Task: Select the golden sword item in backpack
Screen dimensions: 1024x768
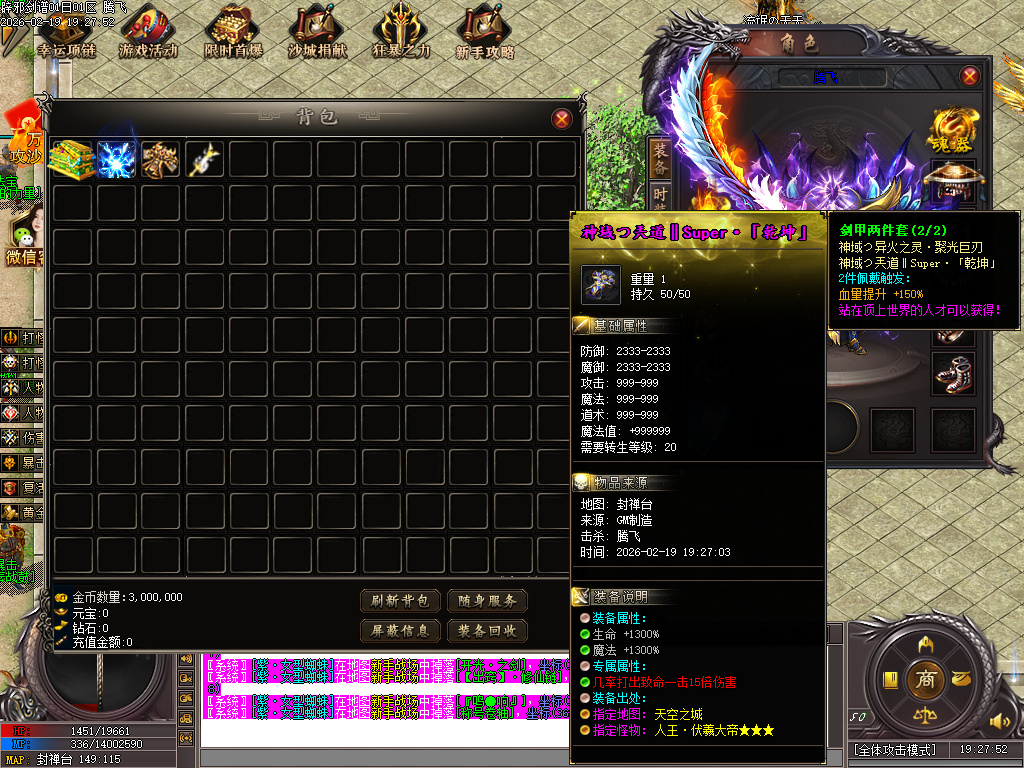Action: 204,160
